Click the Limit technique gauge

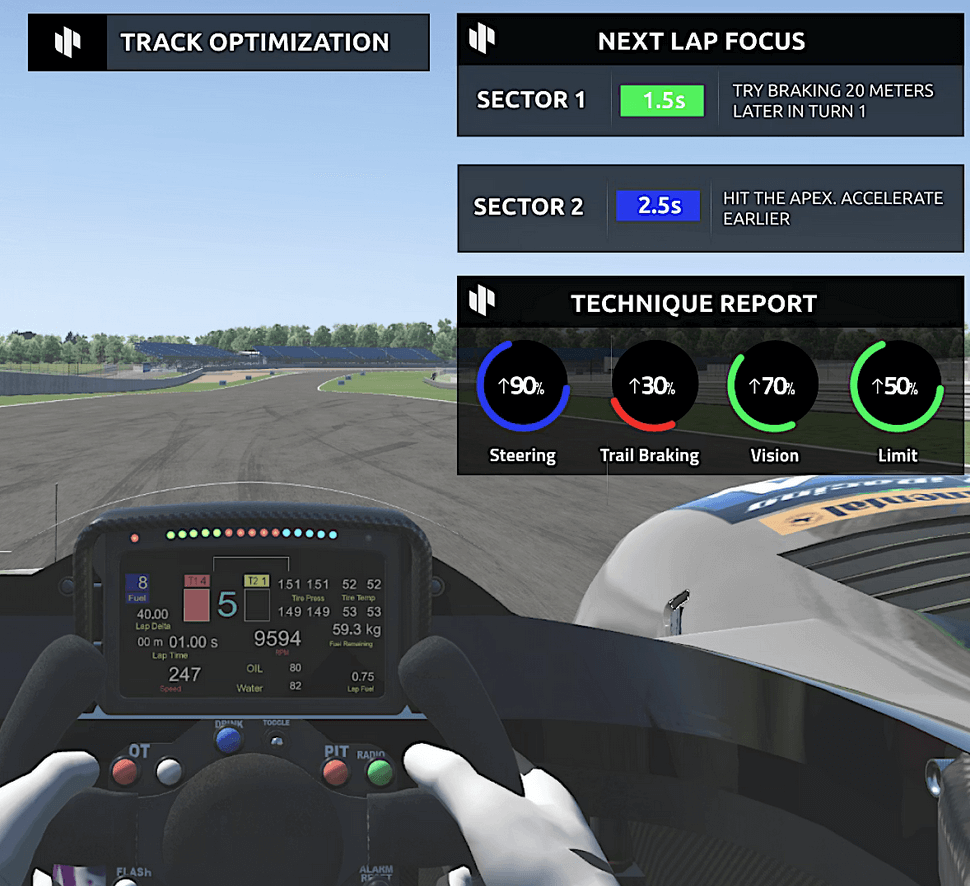897,387
